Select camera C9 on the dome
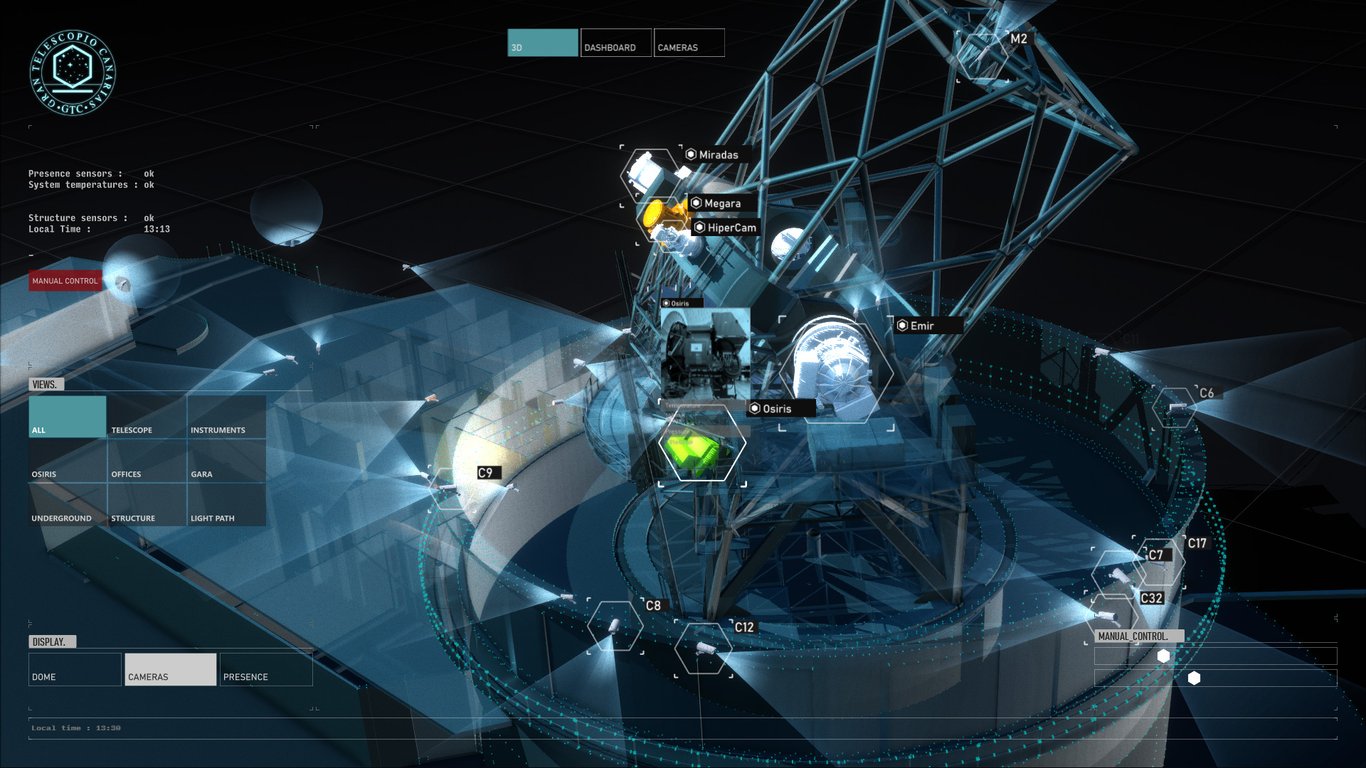This screenshot has height=768, width=1366. 485,472
